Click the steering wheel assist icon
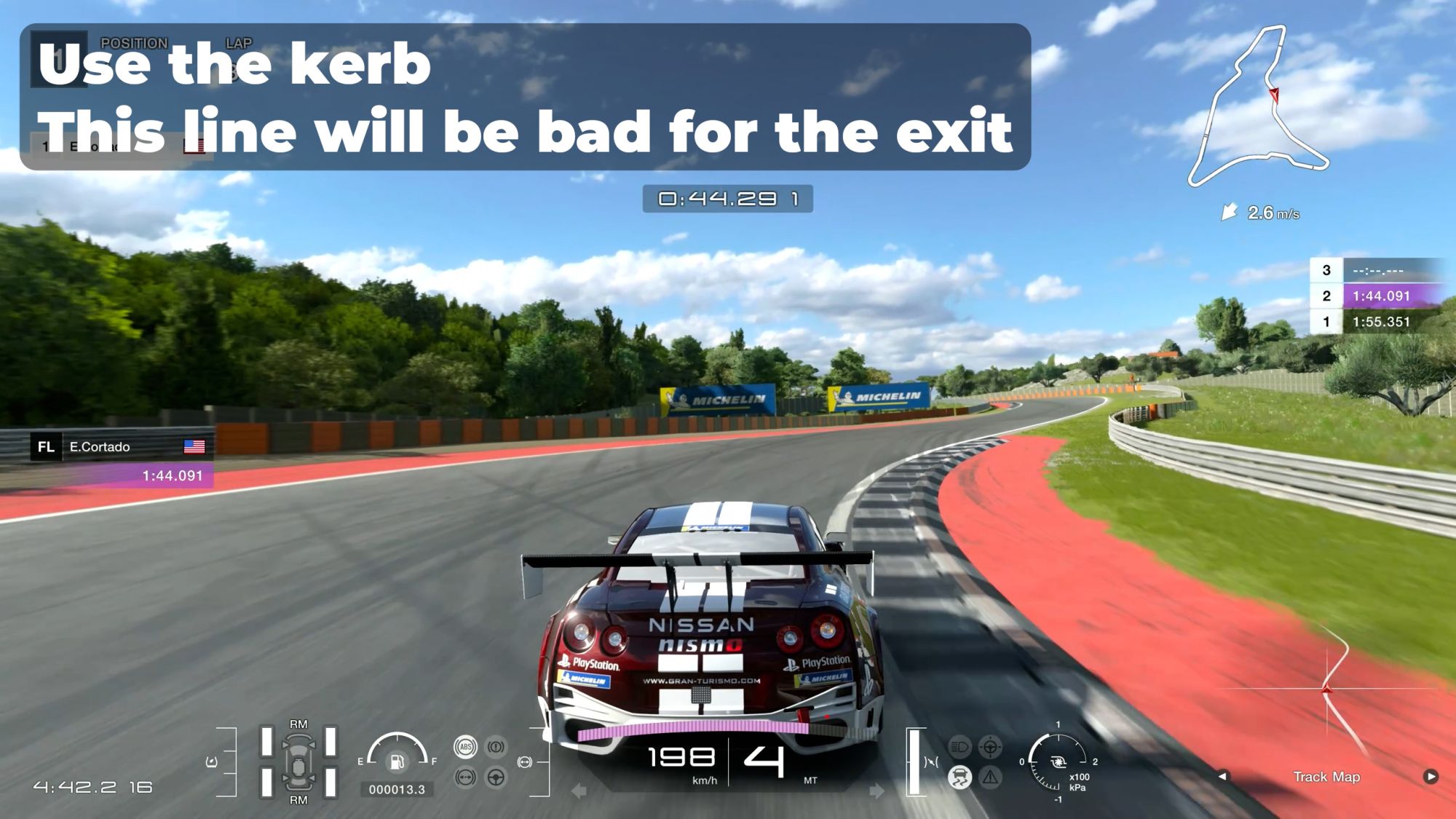The height and width of the screenshot is (819, 1456). [x=496, y=778]
